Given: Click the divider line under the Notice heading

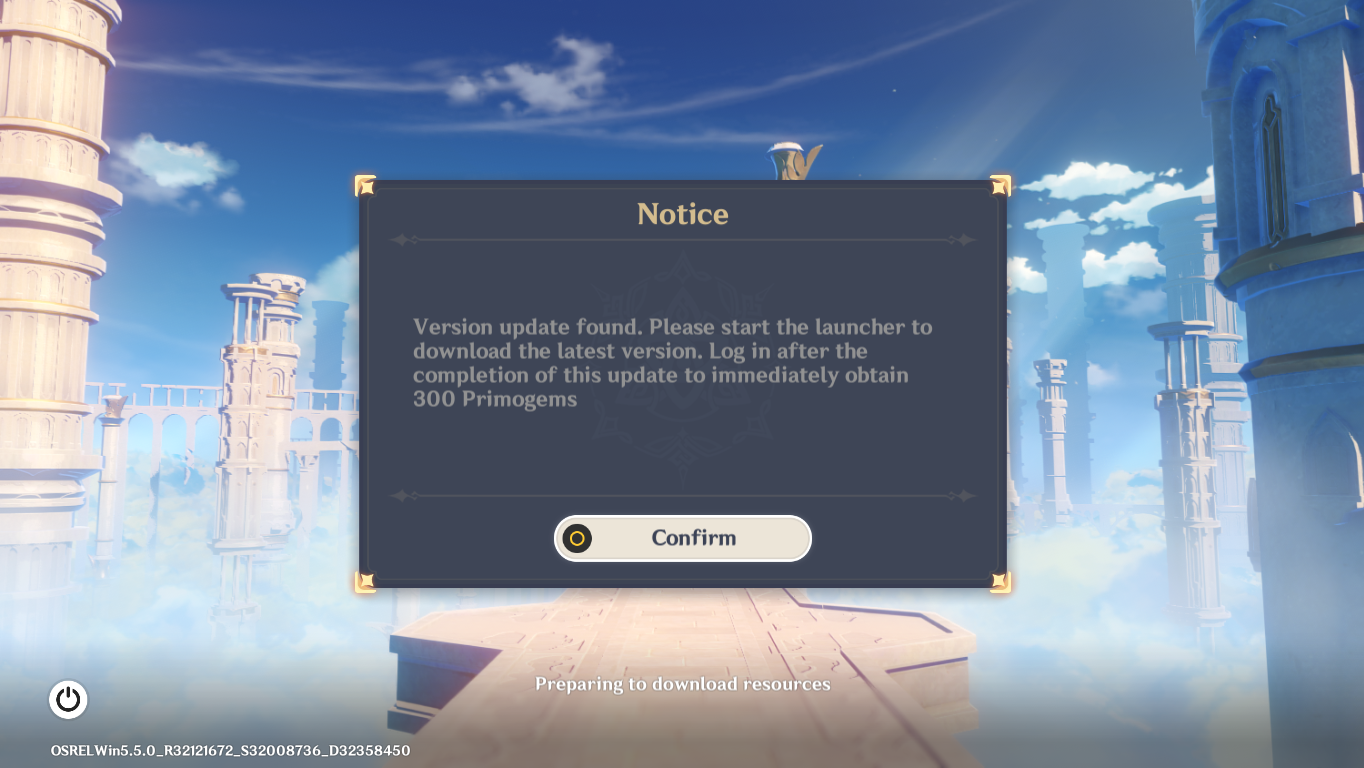Looking at the screenshot, I should click(x=682, y=240).
